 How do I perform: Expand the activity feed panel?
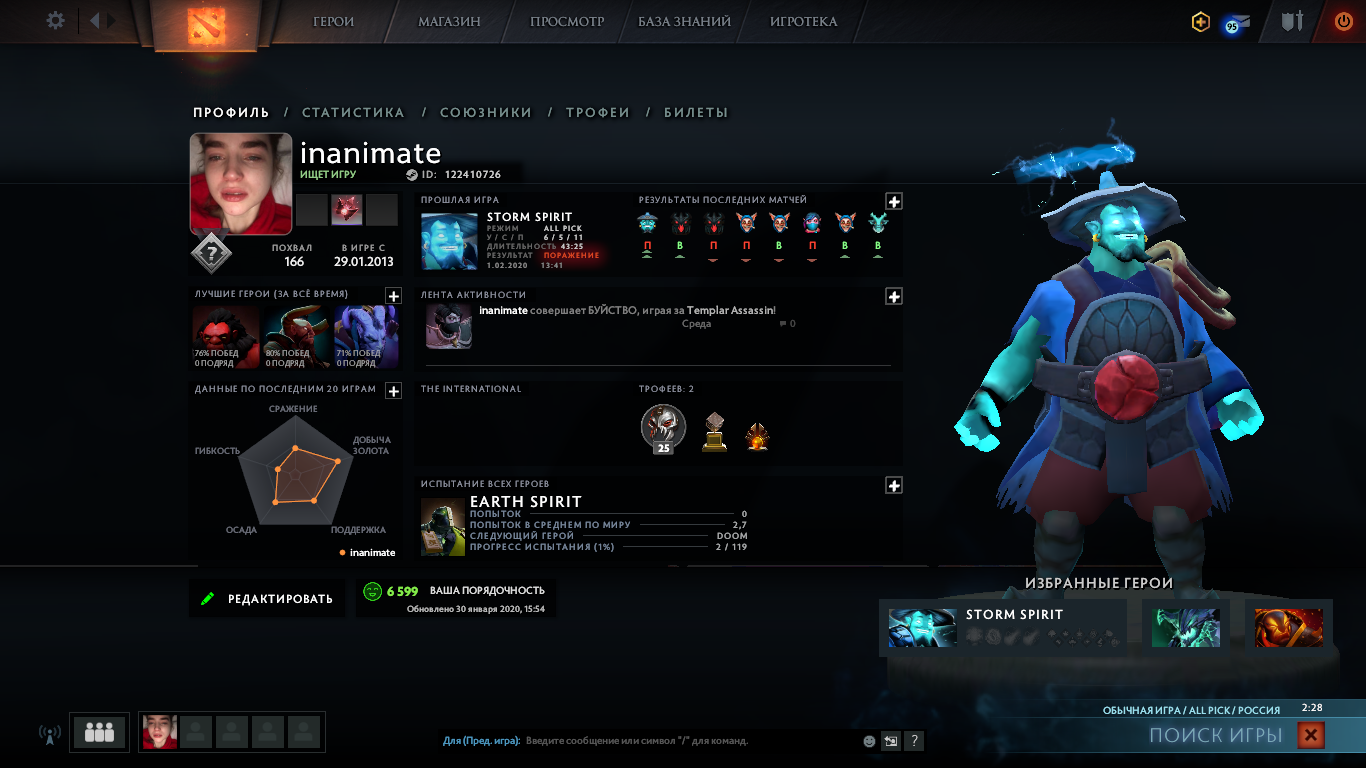894,296
